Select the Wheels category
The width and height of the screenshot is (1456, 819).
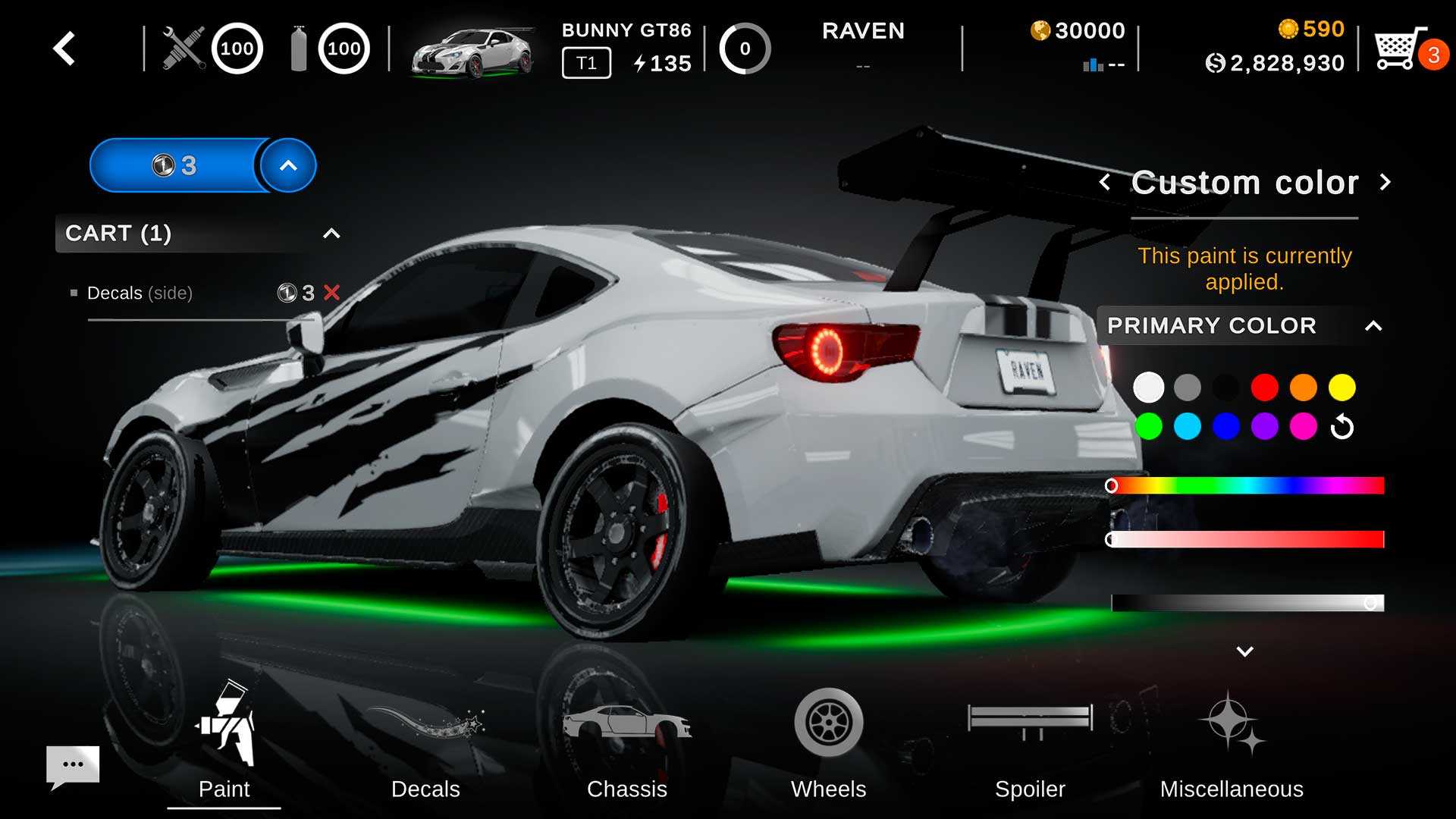pyautogui.click(x=828, y=751)
